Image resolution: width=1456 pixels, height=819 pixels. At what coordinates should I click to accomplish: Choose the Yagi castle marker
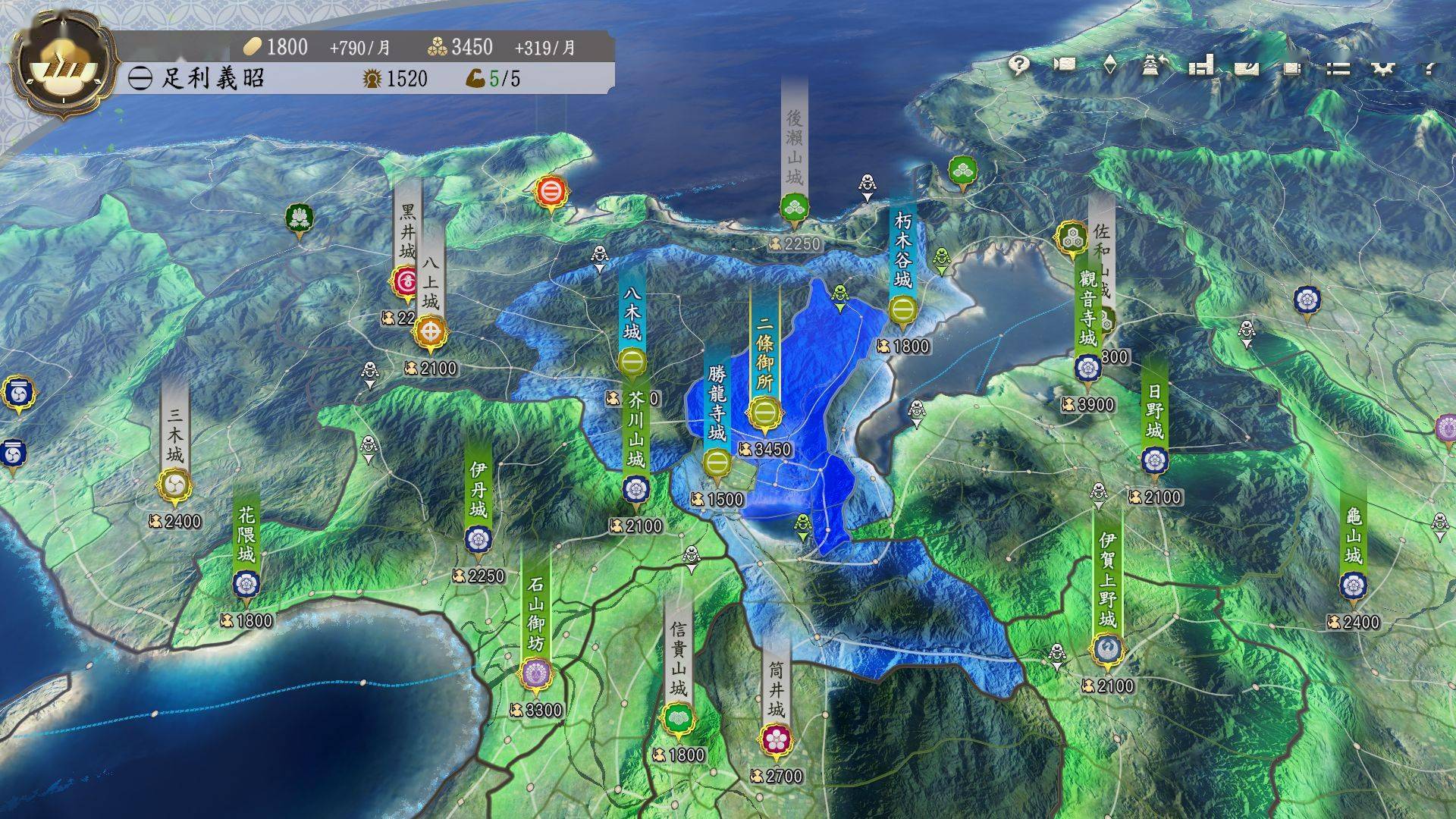tap(632, 364)
